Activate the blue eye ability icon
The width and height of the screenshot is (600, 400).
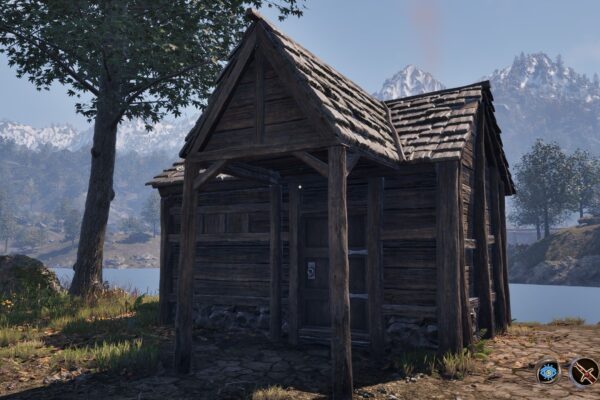(548, 372)
